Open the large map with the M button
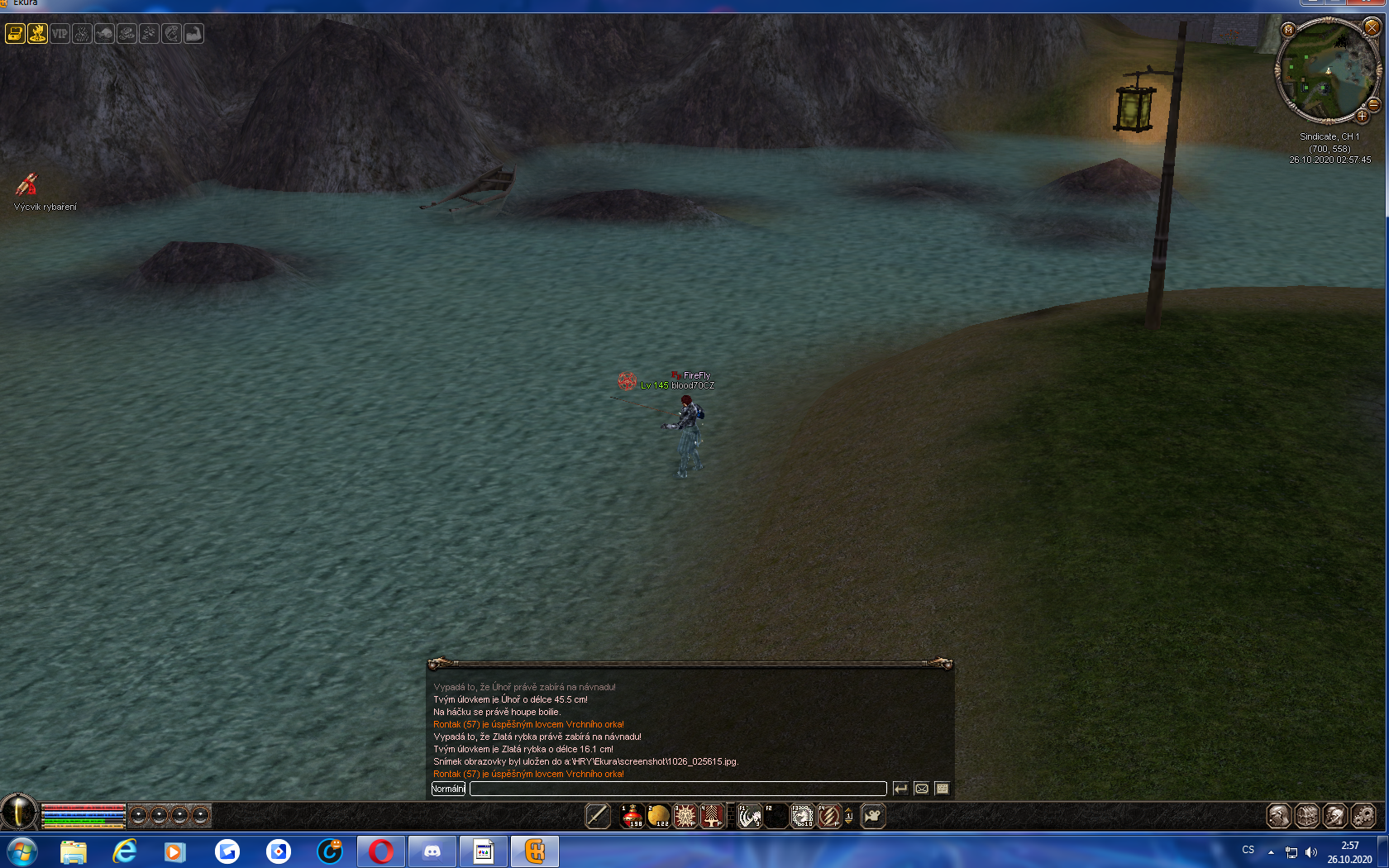 click(1288, 30)
